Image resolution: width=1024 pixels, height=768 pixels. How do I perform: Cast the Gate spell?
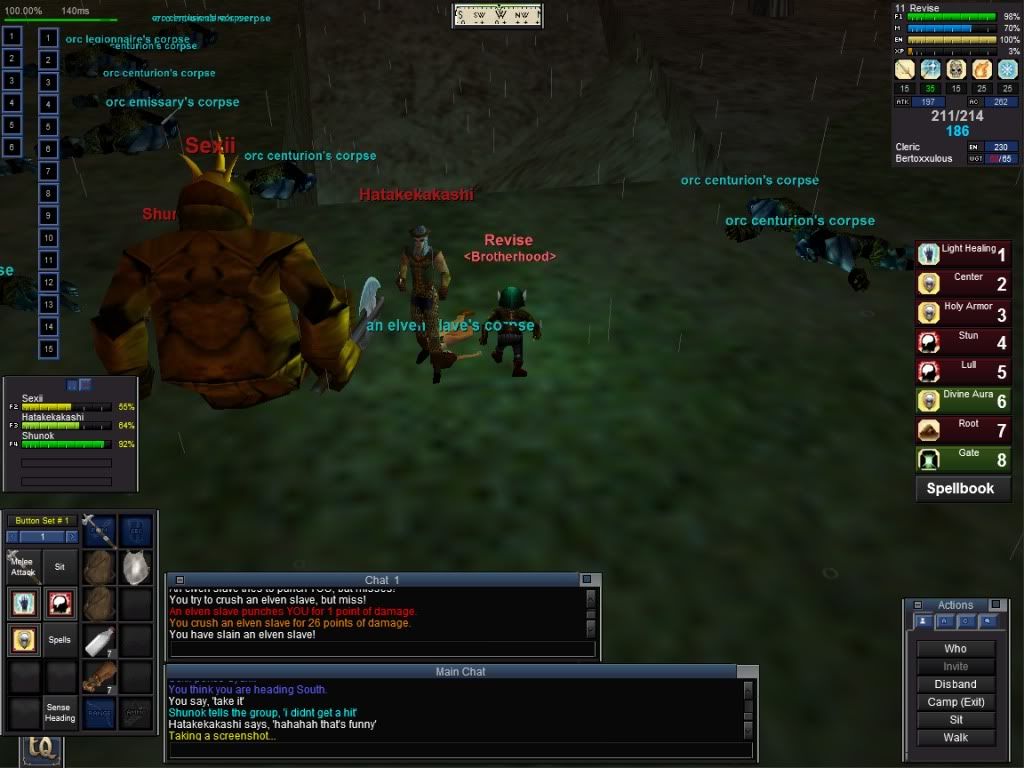click(x=964, y=459)
